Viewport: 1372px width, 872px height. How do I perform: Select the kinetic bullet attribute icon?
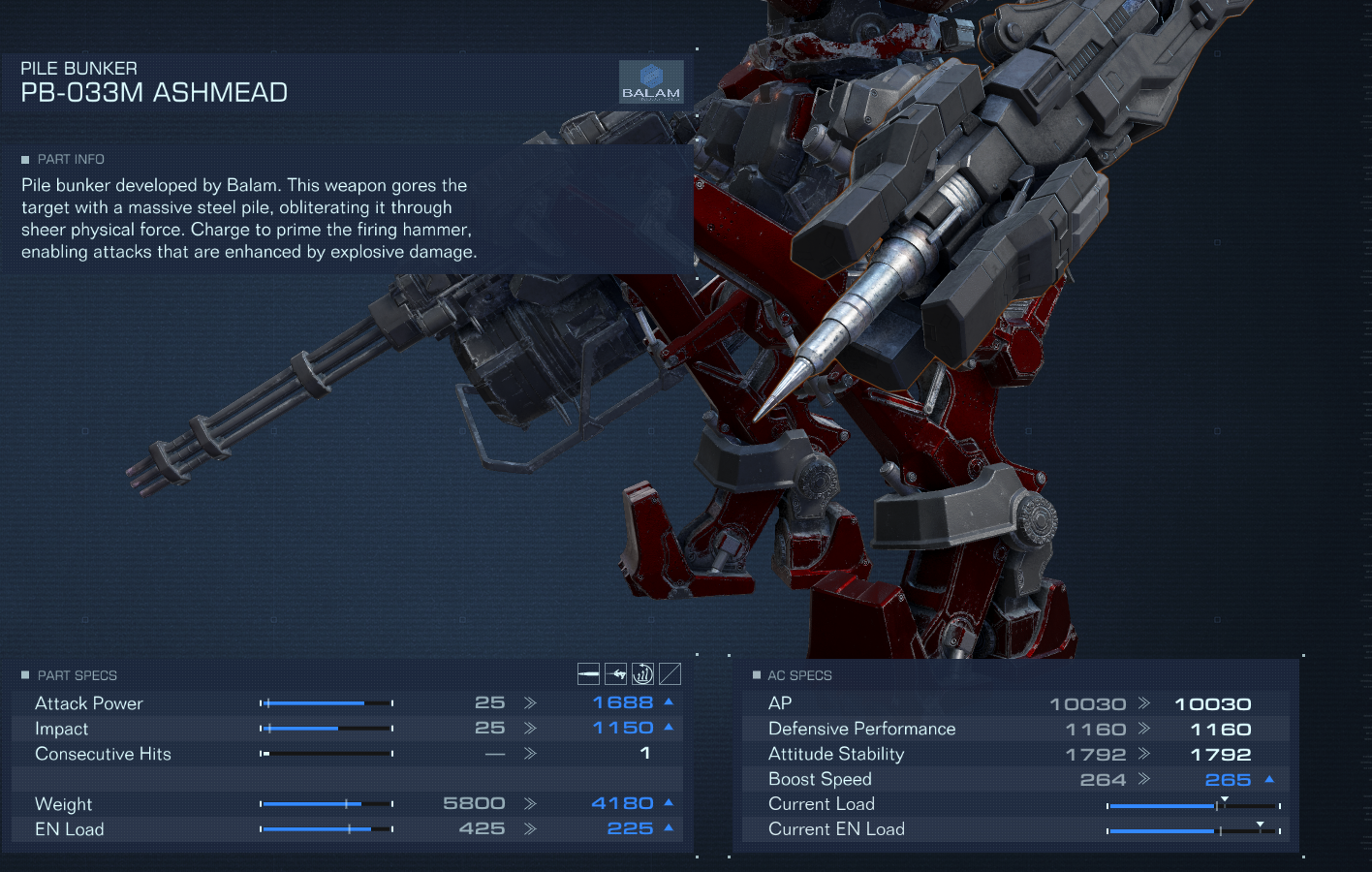pyautogui.click(x=588, y=673)
